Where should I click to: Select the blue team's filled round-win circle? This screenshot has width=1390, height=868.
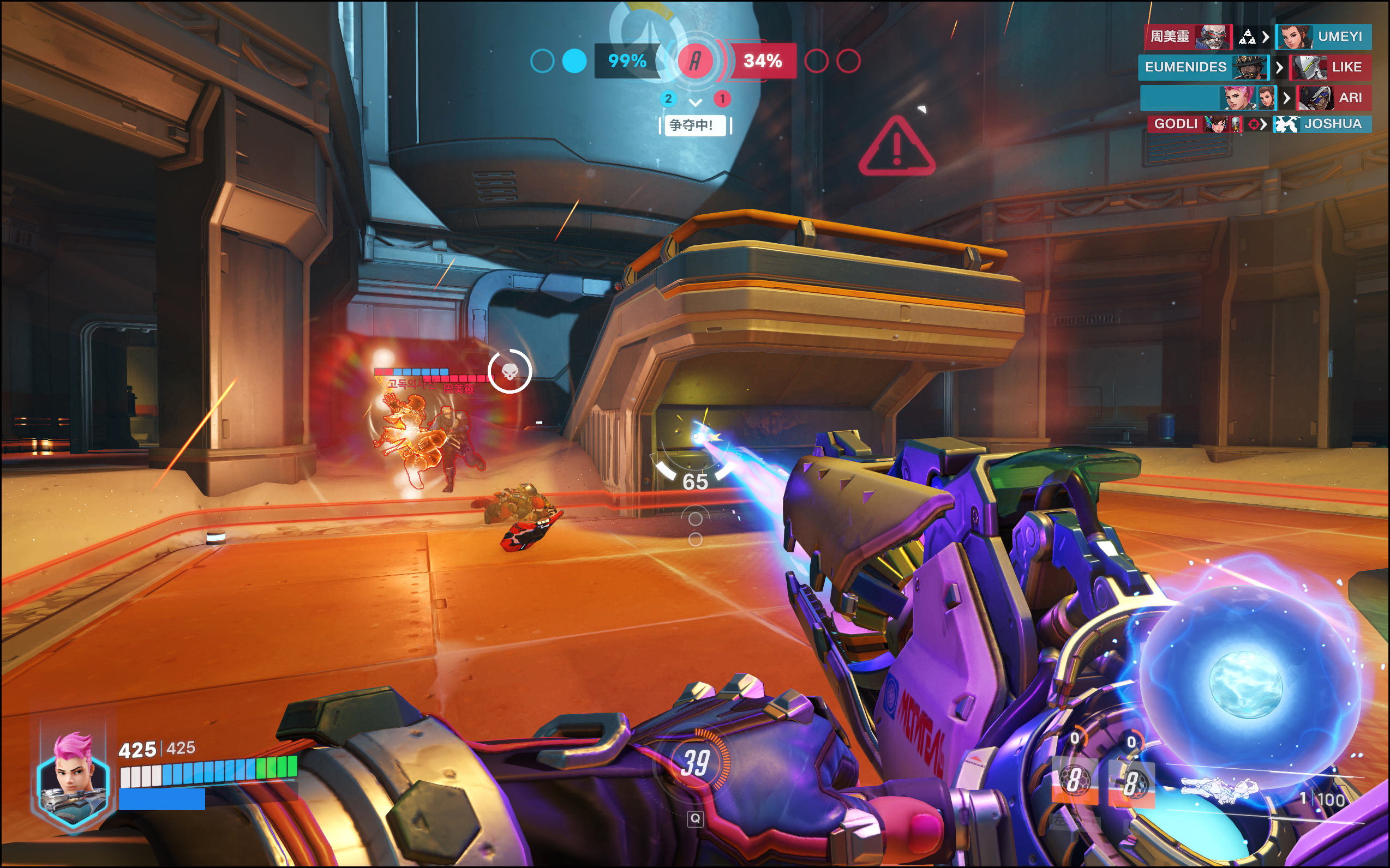[x=574, y=61]
